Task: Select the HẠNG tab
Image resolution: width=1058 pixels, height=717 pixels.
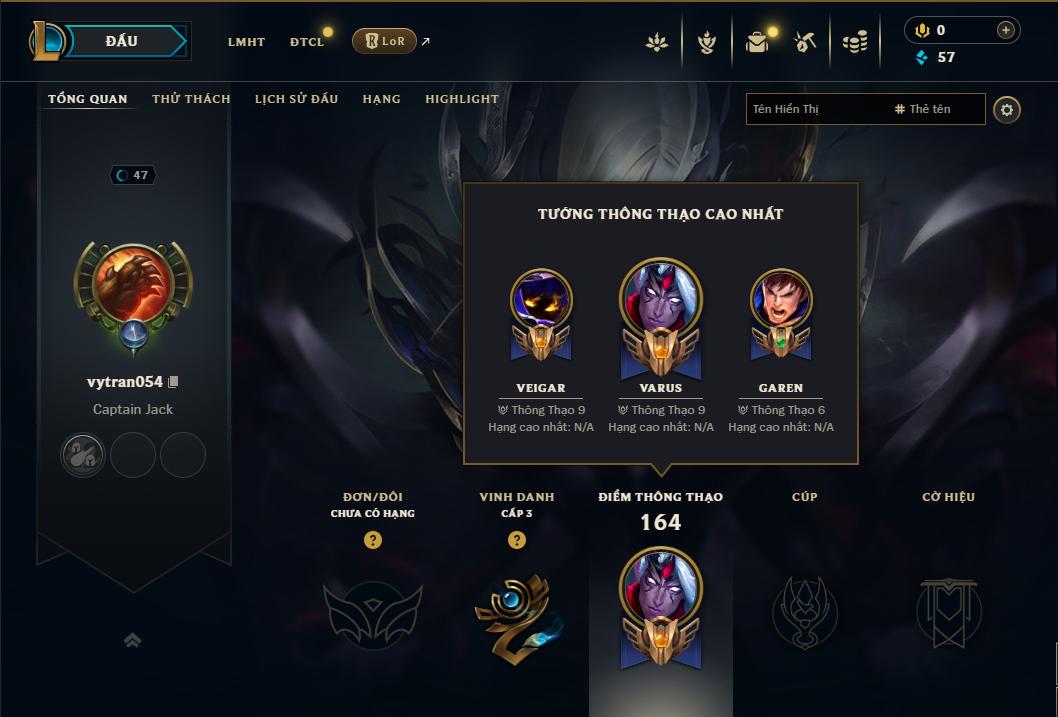Action: 381,99
